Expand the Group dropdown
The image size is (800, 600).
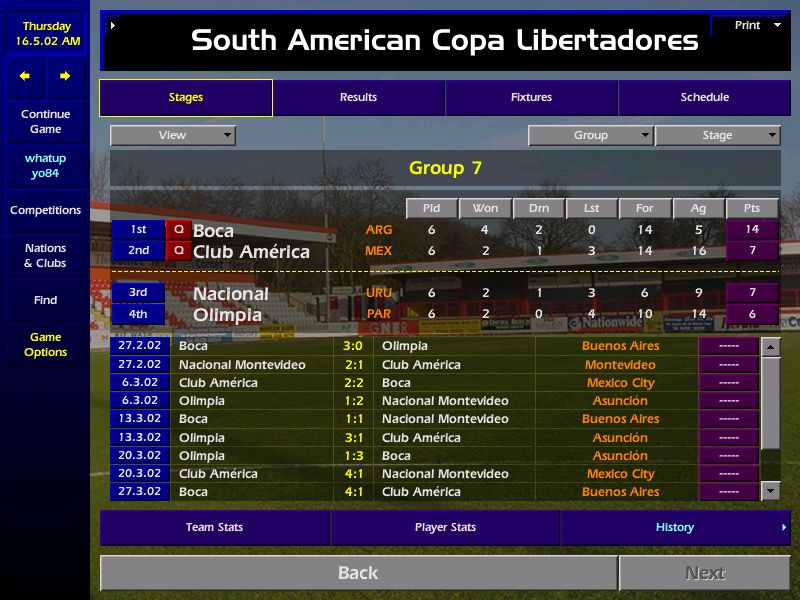(x=590, y=135)
